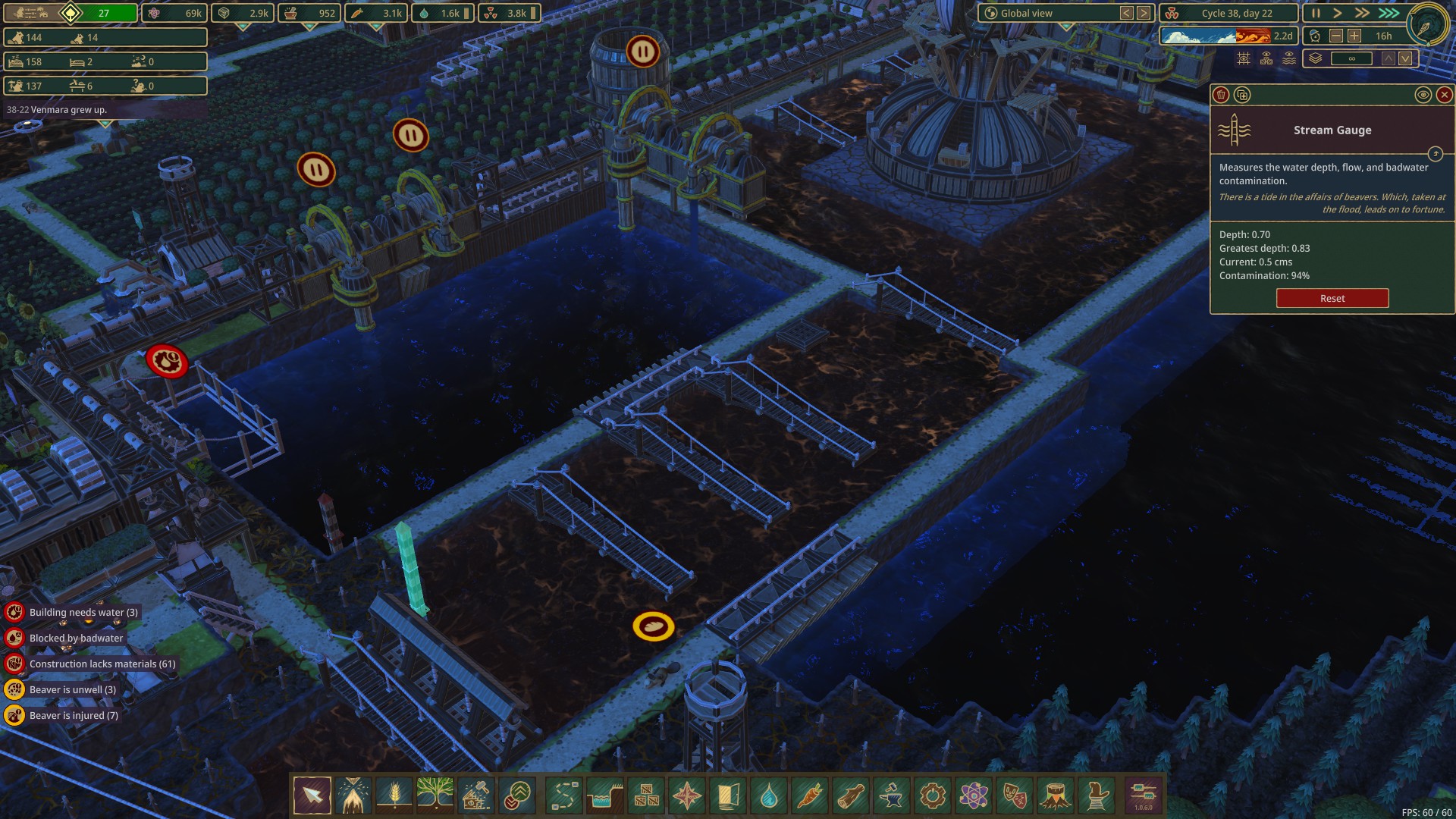
Task: Set game speed to triple arrows
Action: [1389, 13]
